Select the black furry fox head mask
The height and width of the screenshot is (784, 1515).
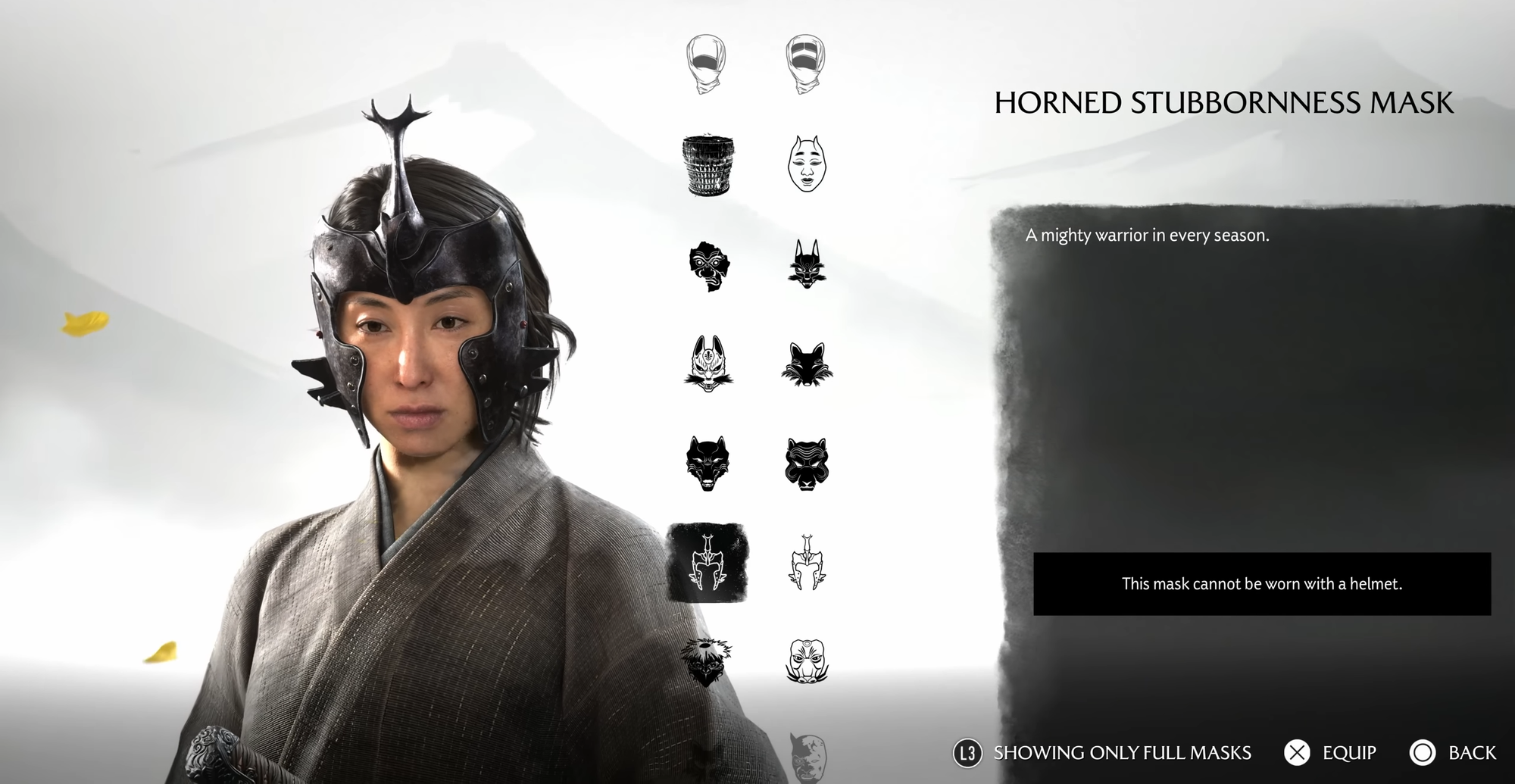tap(806, 364)
